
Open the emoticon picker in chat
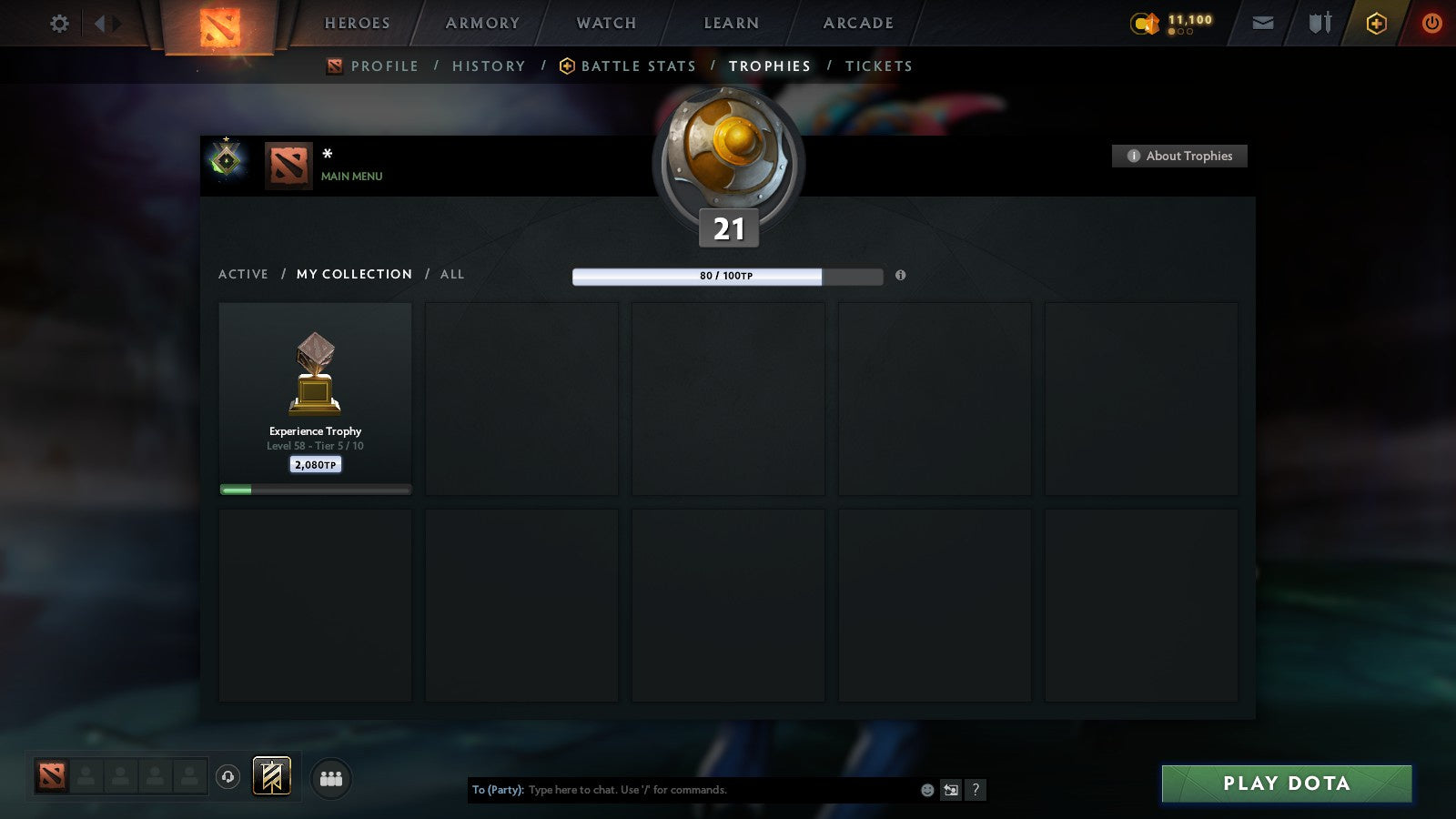[x=926, y=790]
